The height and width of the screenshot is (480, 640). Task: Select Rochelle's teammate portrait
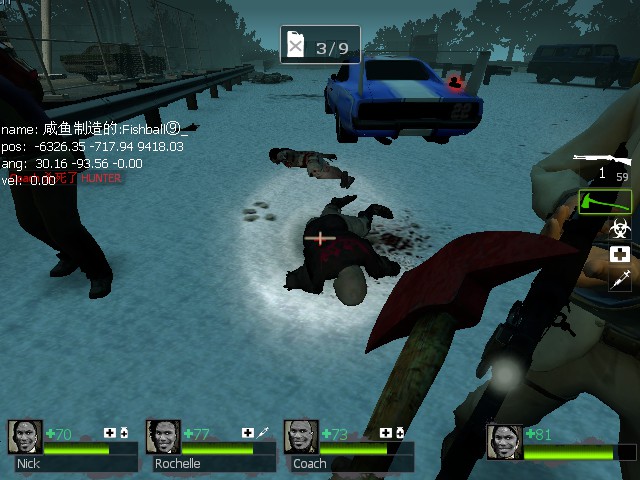(x=163, y=437)
